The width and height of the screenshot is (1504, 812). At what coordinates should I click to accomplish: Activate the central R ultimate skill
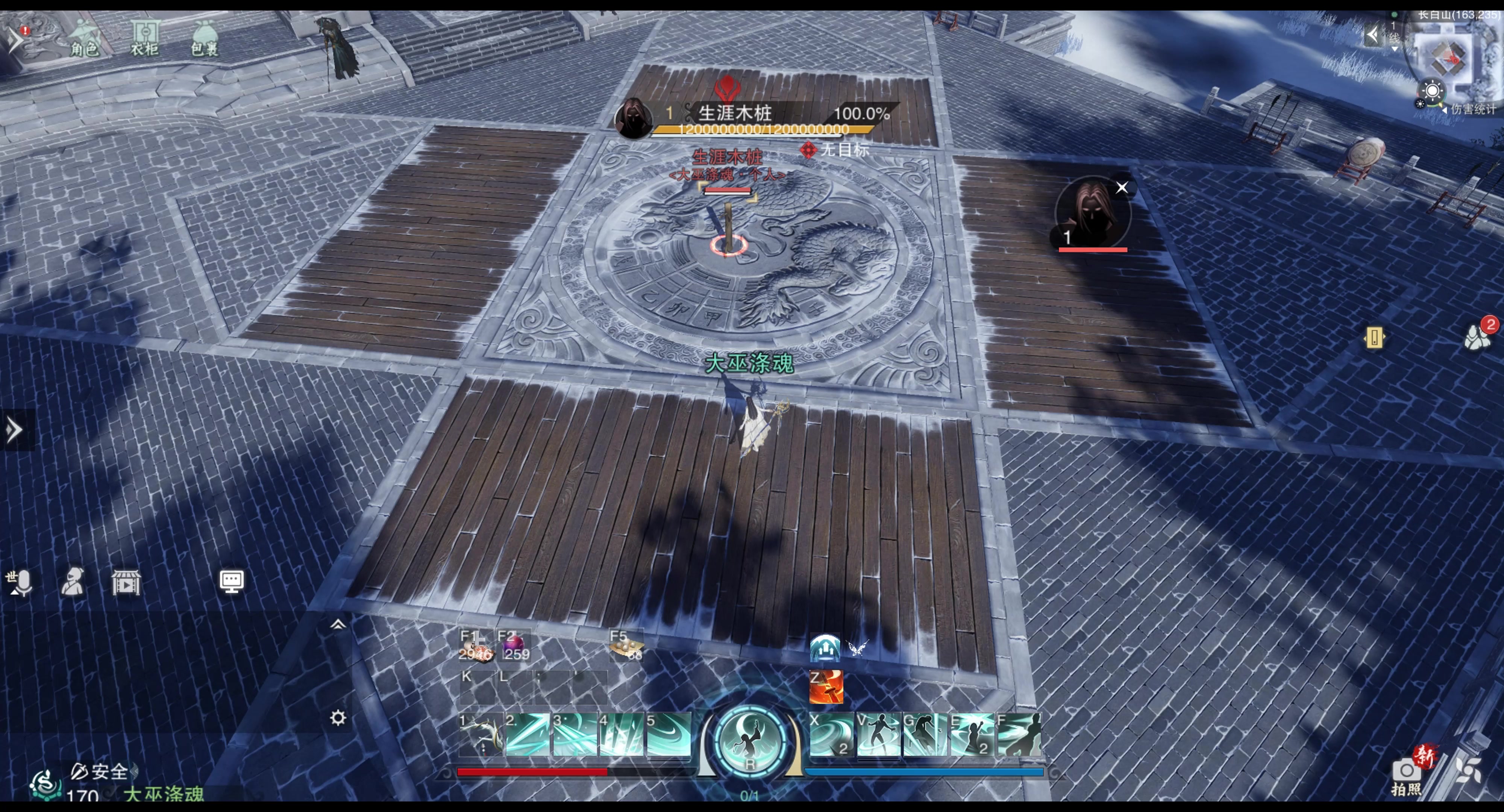(750, 741)
